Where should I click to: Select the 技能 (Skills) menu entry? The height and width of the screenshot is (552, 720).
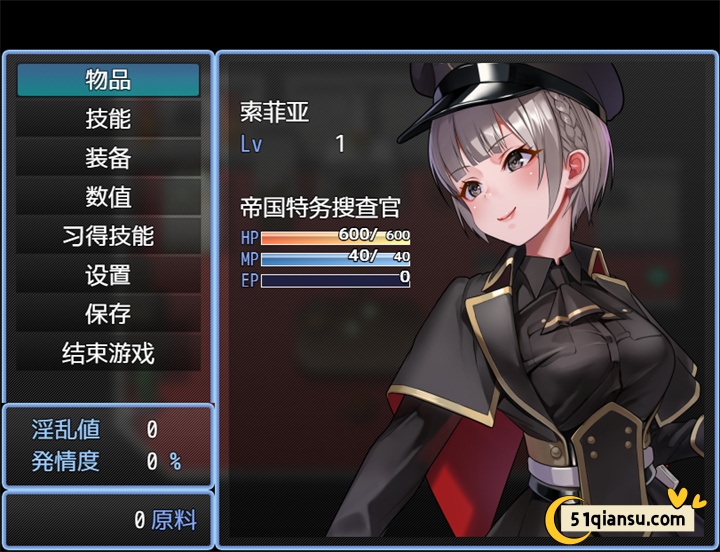click(x=108, y=119)
